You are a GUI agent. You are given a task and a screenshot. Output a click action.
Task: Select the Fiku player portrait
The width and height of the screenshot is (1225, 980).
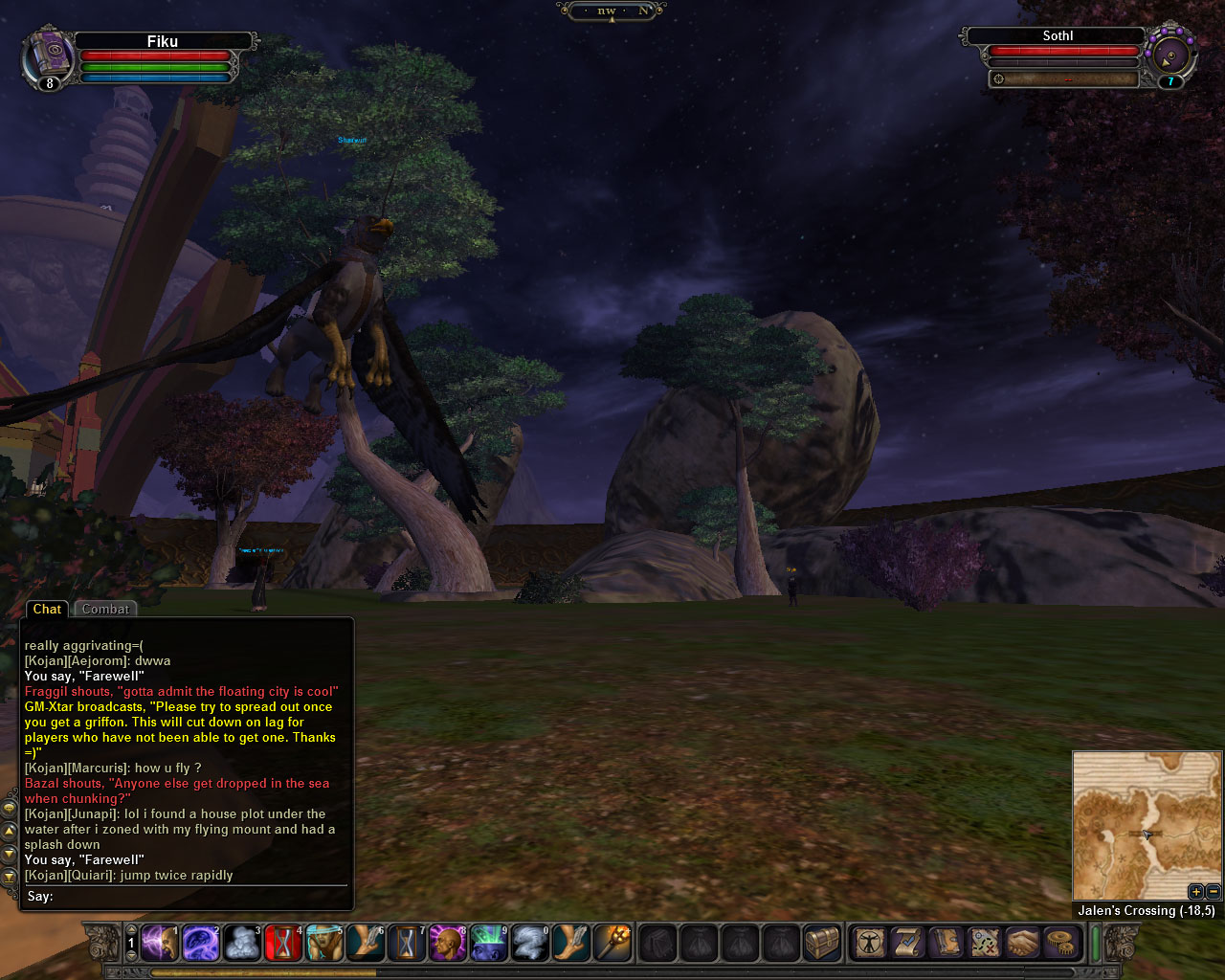point(48,57)
